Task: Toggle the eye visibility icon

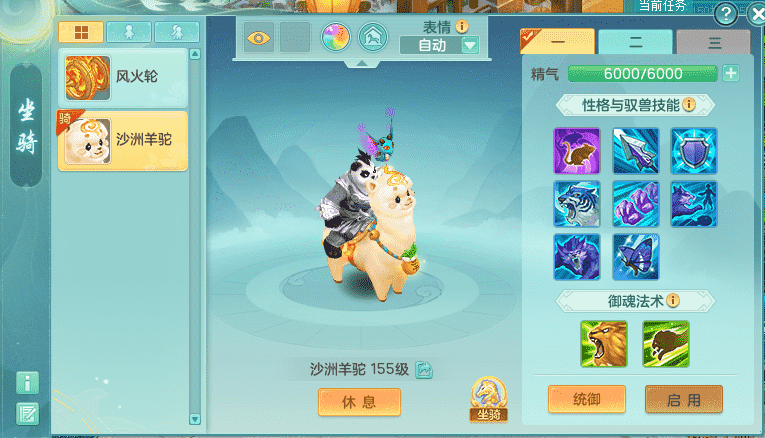Action: click(x=259, y=38)
